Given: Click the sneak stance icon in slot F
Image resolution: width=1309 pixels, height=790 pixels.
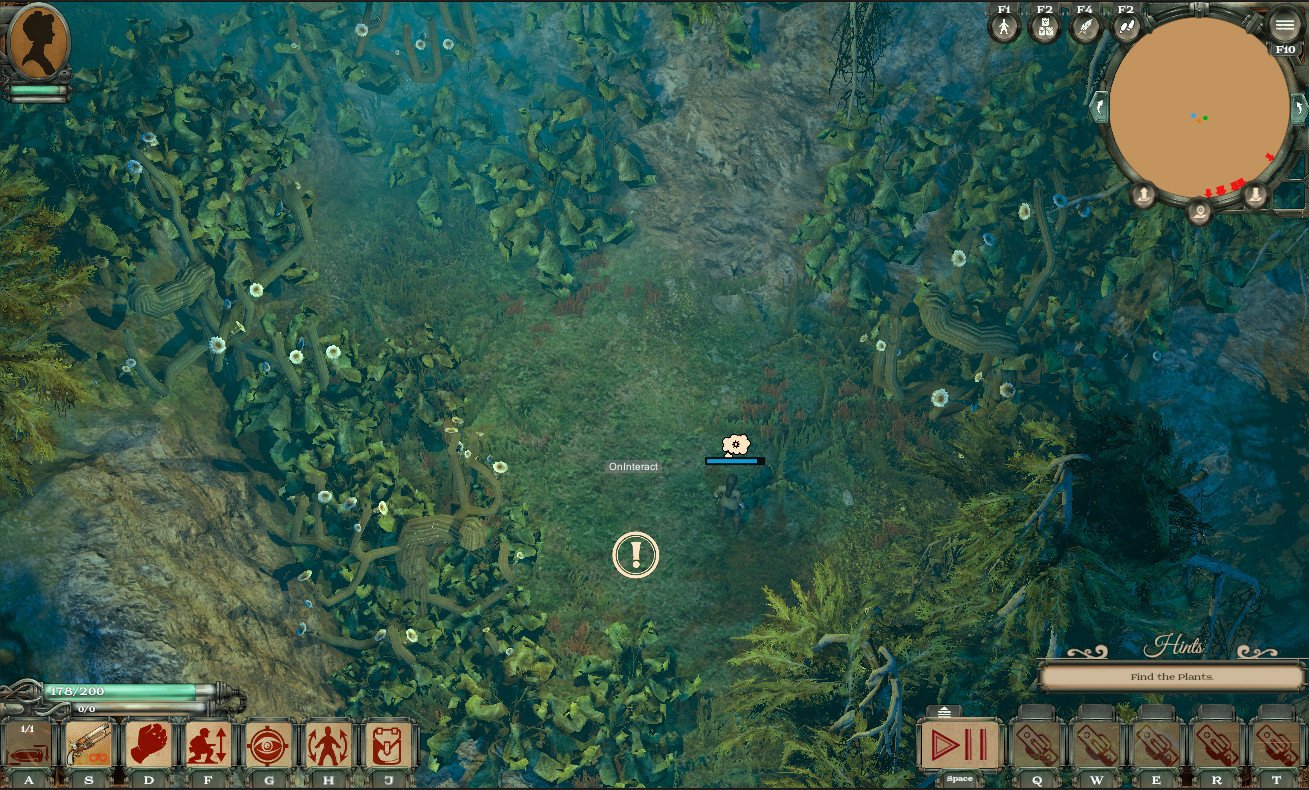Looking at the screenshot, I should [208, 744].
